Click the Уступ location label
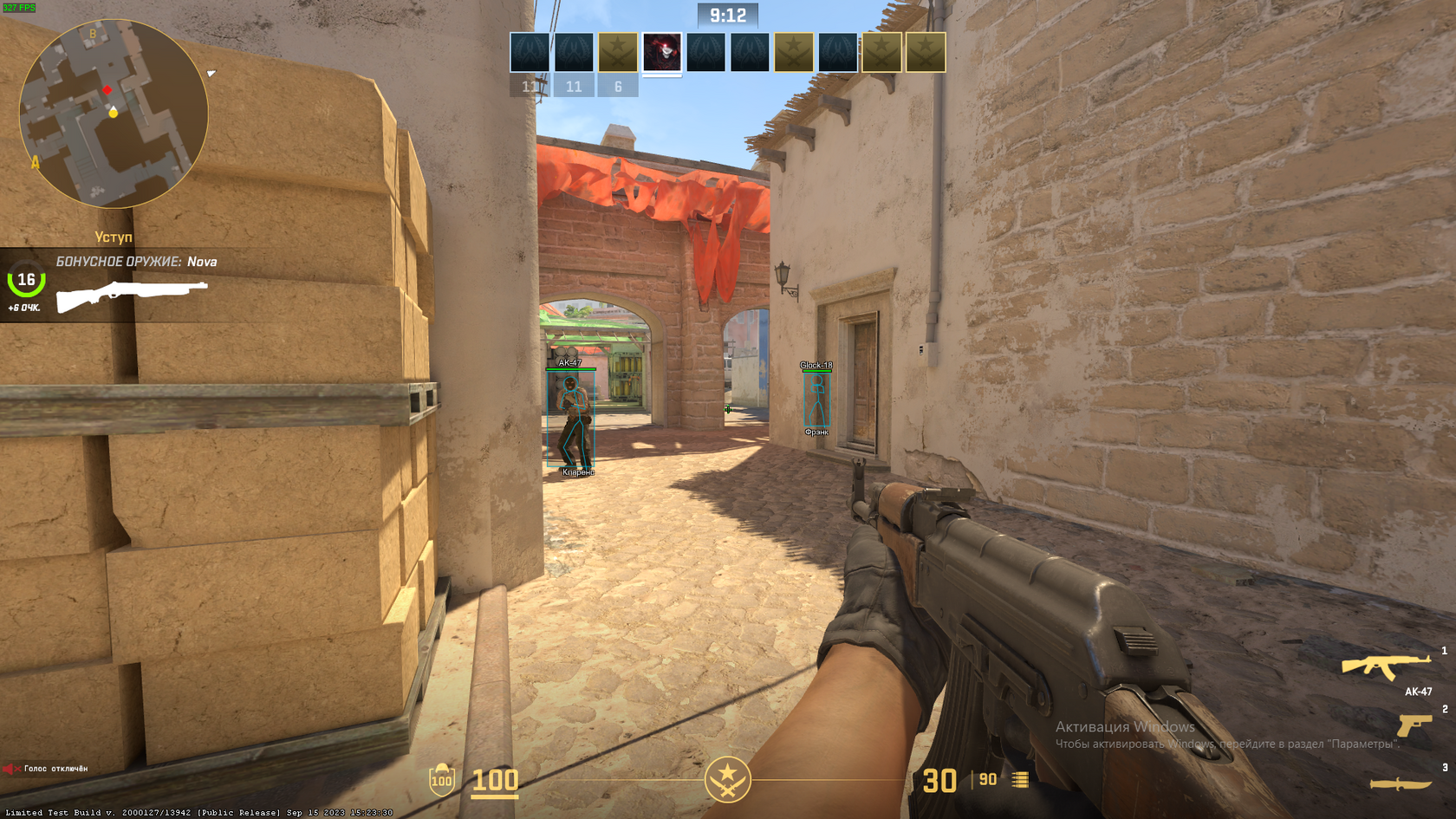The width and height of the screenshot is (1456, 819). [x=114, y=236]
